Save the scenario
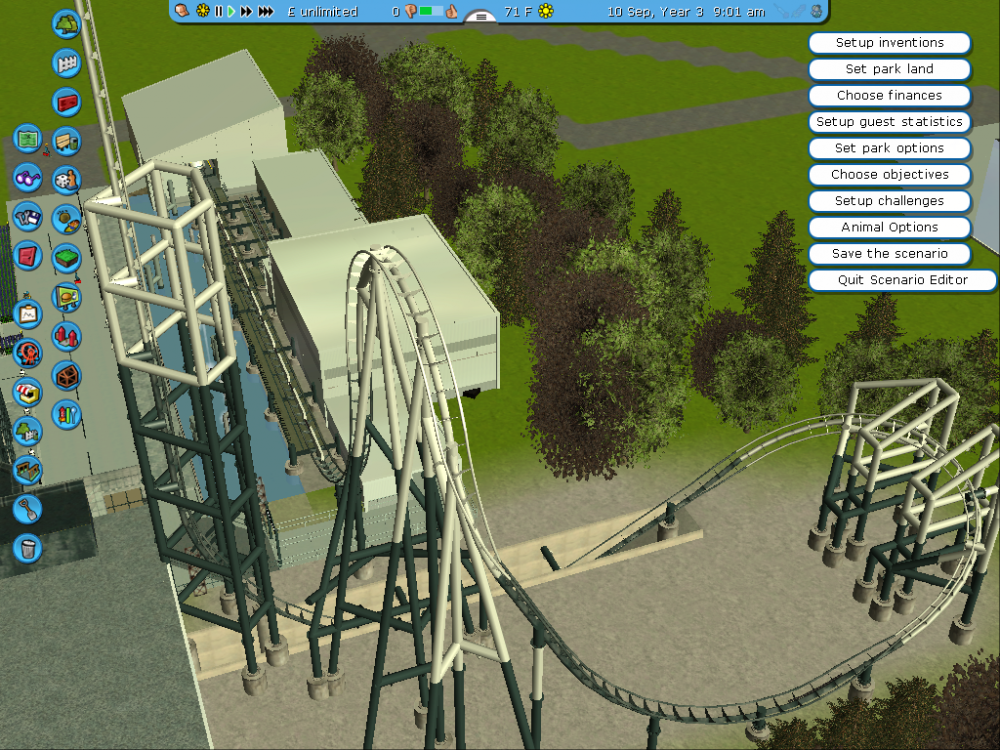The width and height of the screenshot is (1000, 750). [889, 254]
